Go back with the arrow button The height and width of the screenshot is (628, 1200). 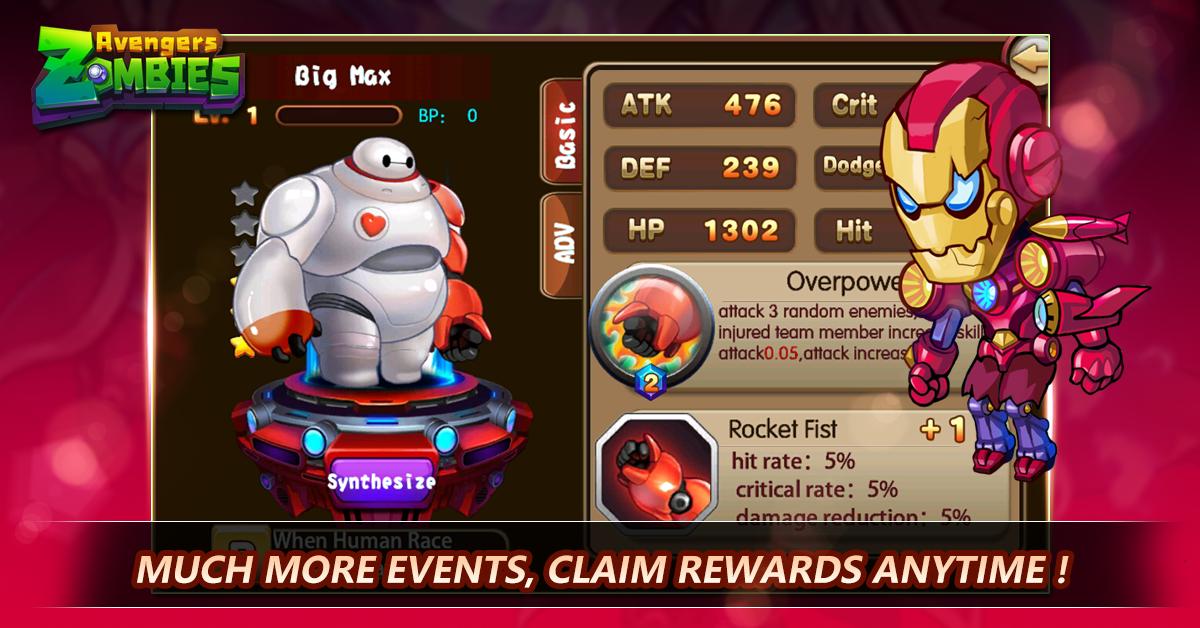tap(1028, 60)
